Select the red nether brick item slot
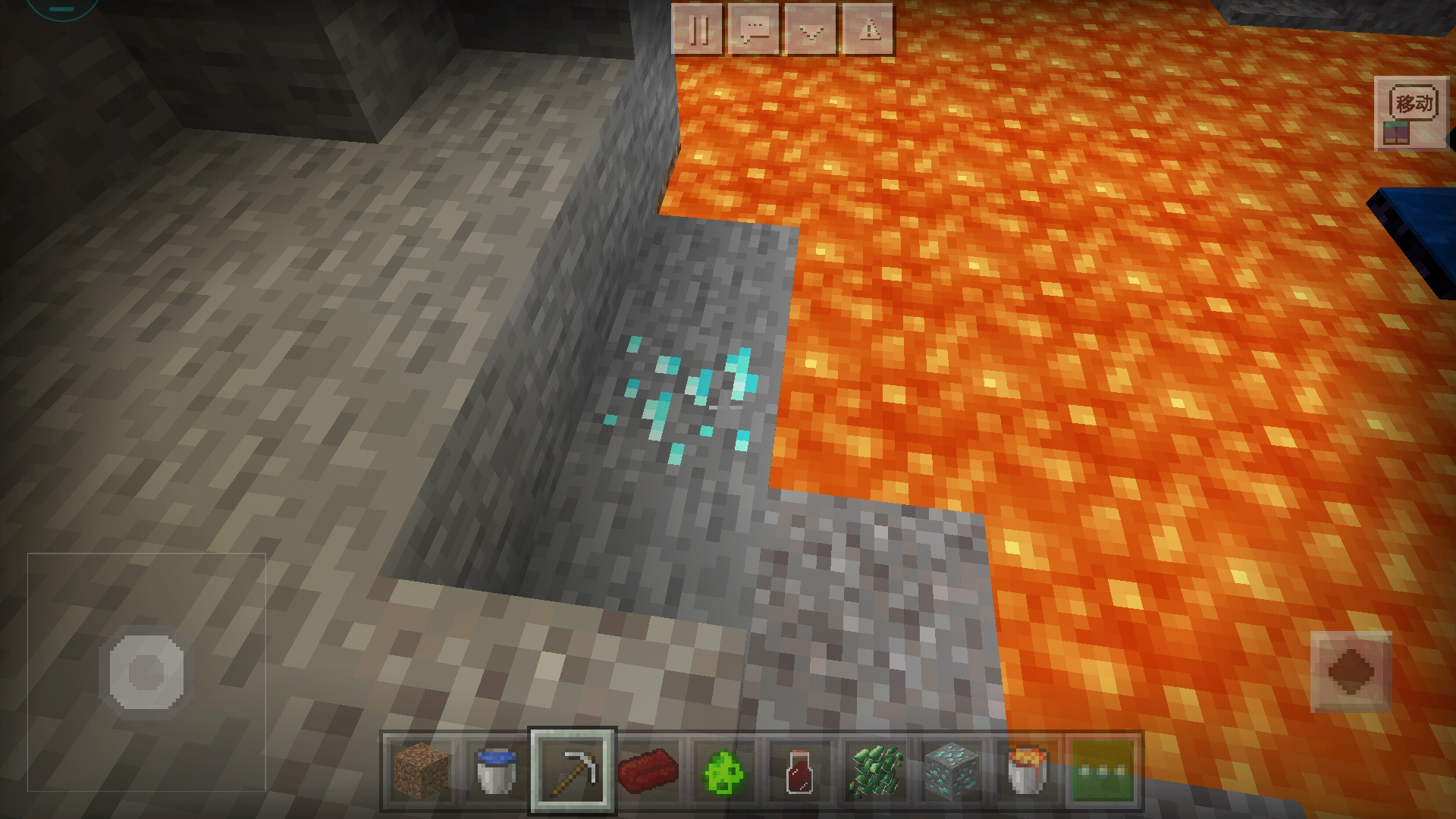1456x819 pixels. point(648,771)
